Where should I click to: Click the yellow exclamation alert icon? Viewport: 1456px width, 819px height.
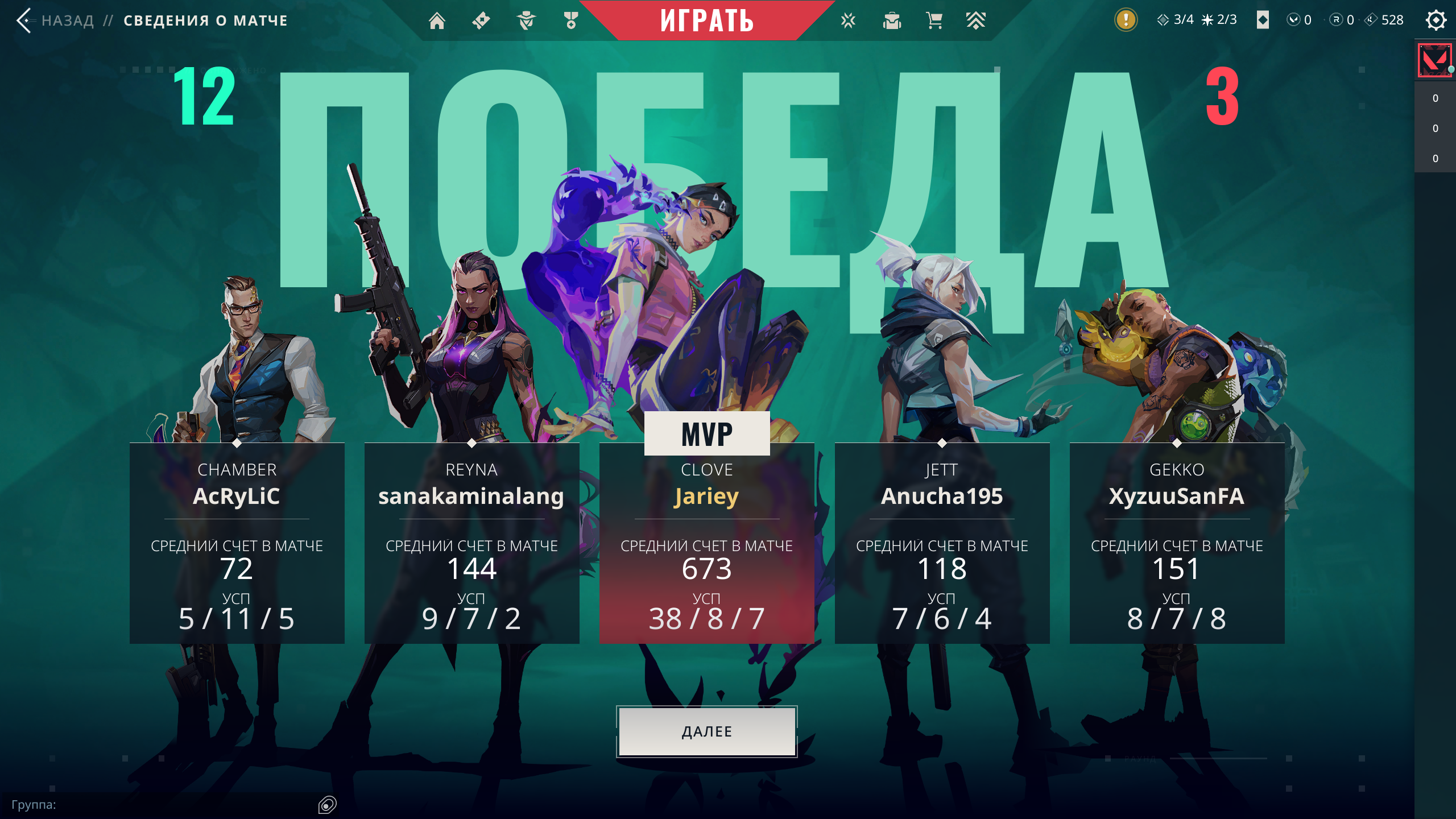point(1126,20)
